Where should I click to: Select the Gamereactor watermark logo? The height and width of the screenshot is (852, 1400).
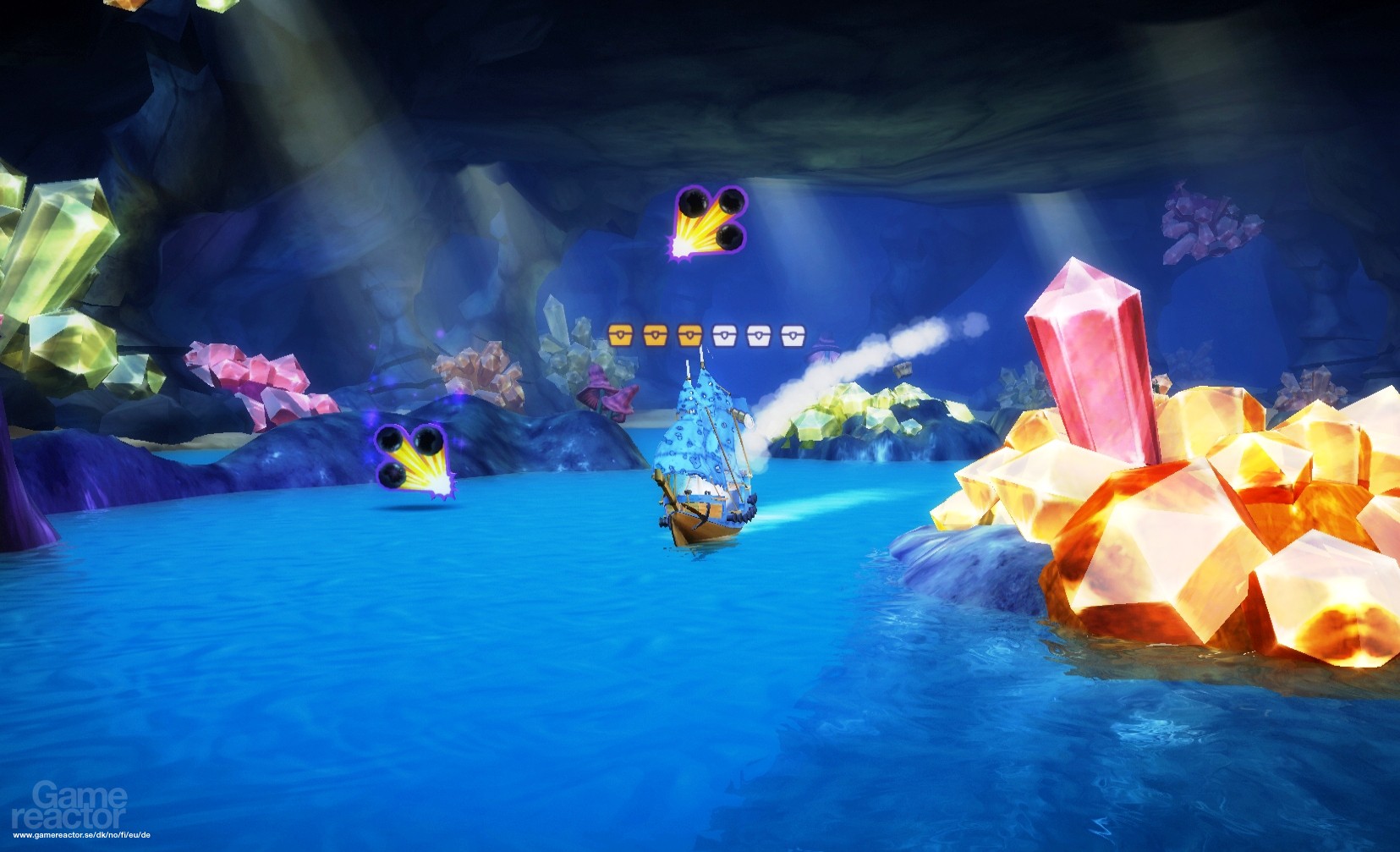coord(72,805)
